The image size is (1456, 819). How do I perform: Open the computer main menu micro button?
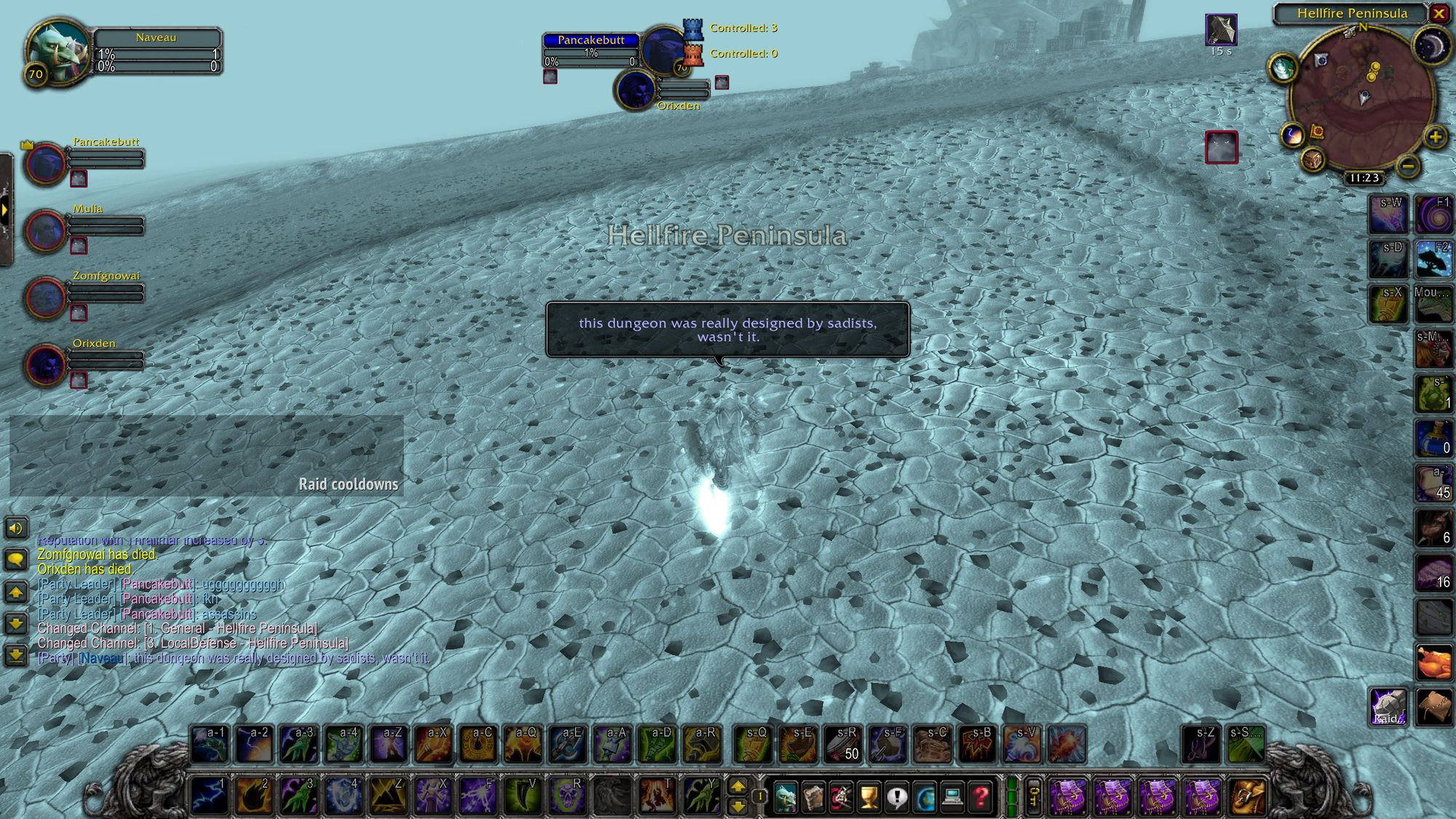point(952,798)
